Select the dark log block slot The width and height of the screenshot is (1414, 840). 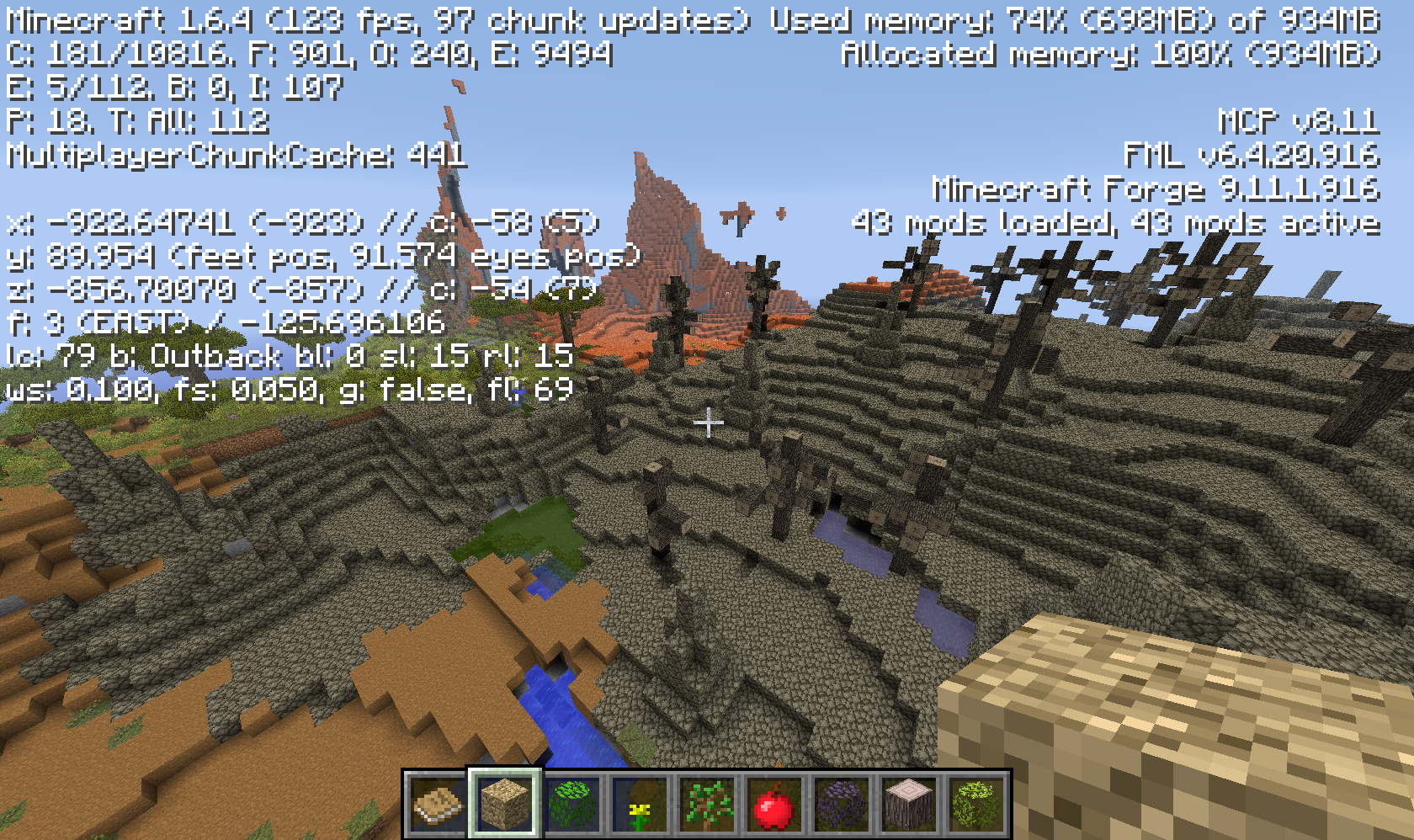[x=908, y=805]
